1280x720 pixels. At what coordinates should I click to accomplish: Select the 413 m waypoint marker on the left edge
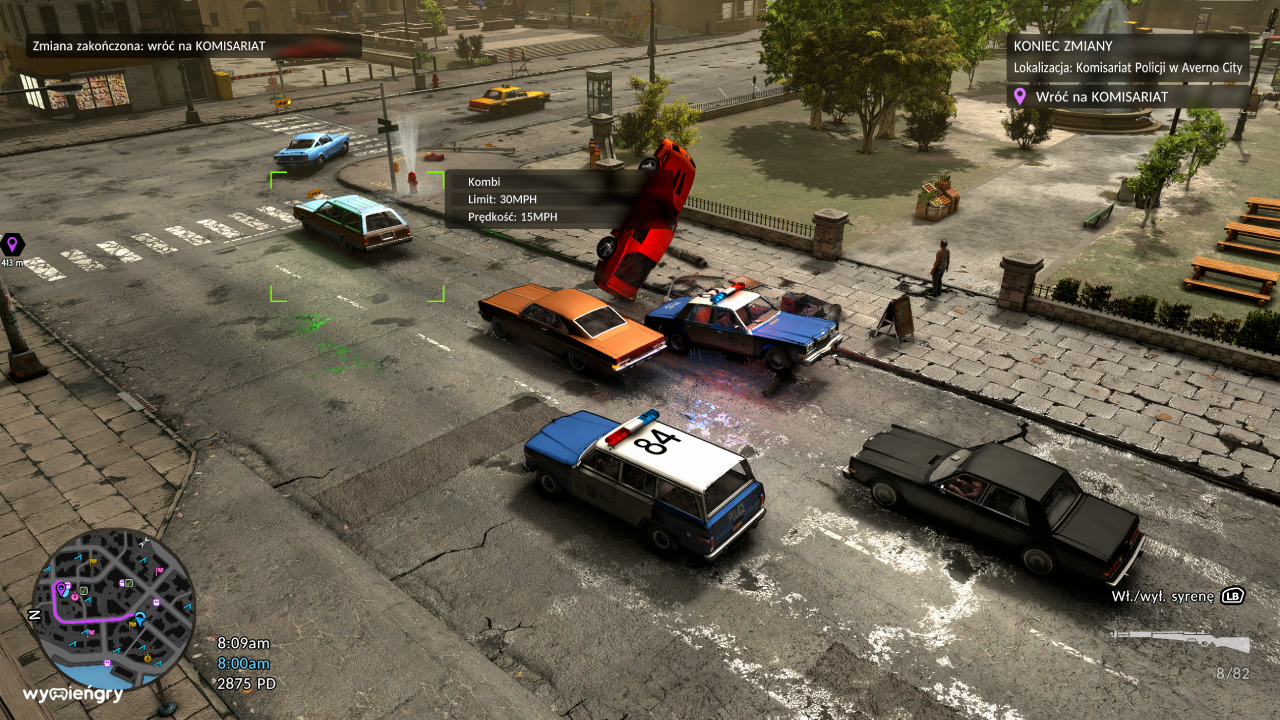click(12, 248)
